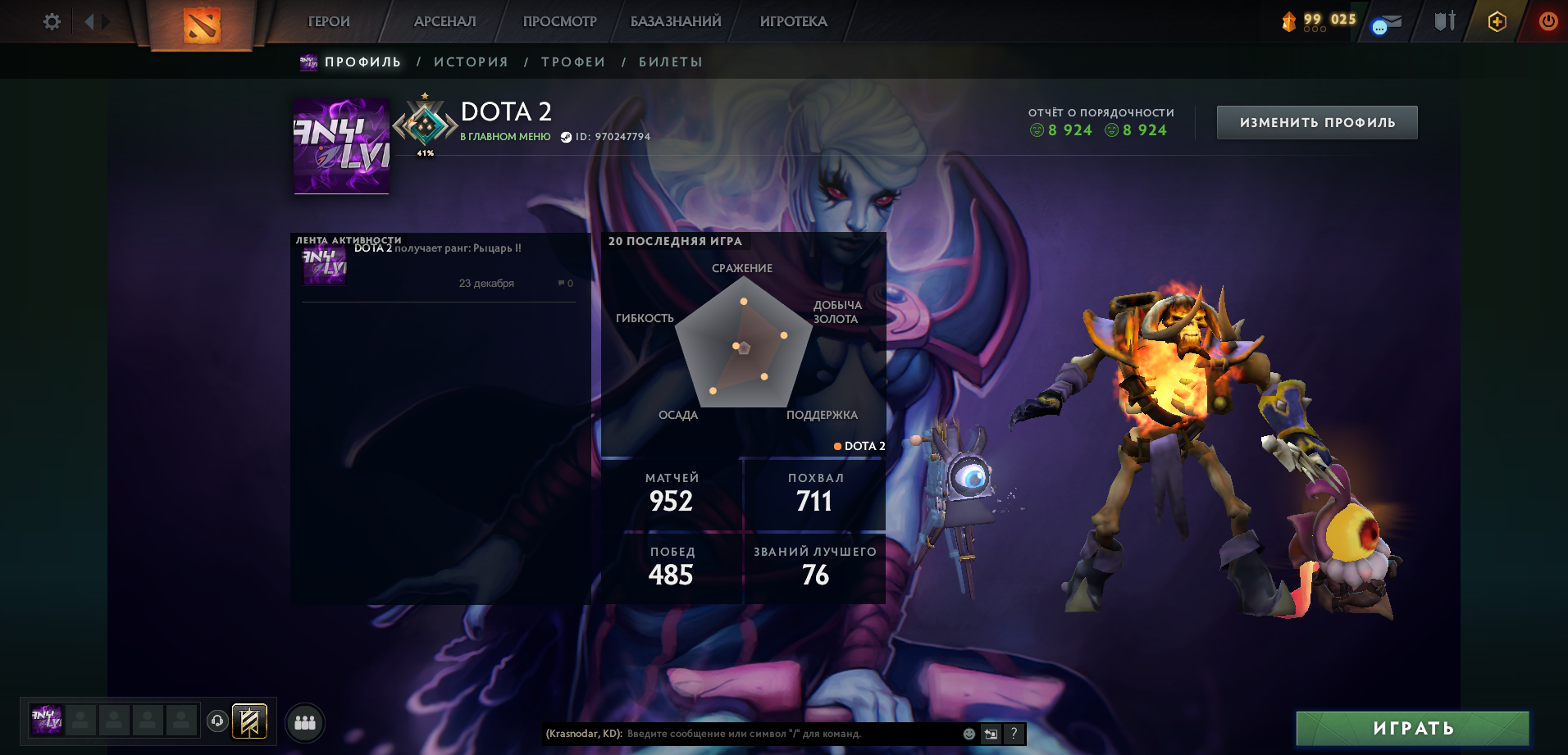Open Dota Plus via the gold hexagon icon
The width and height of the screenshot is (1568, 755).
click(x=1496, y=22)
